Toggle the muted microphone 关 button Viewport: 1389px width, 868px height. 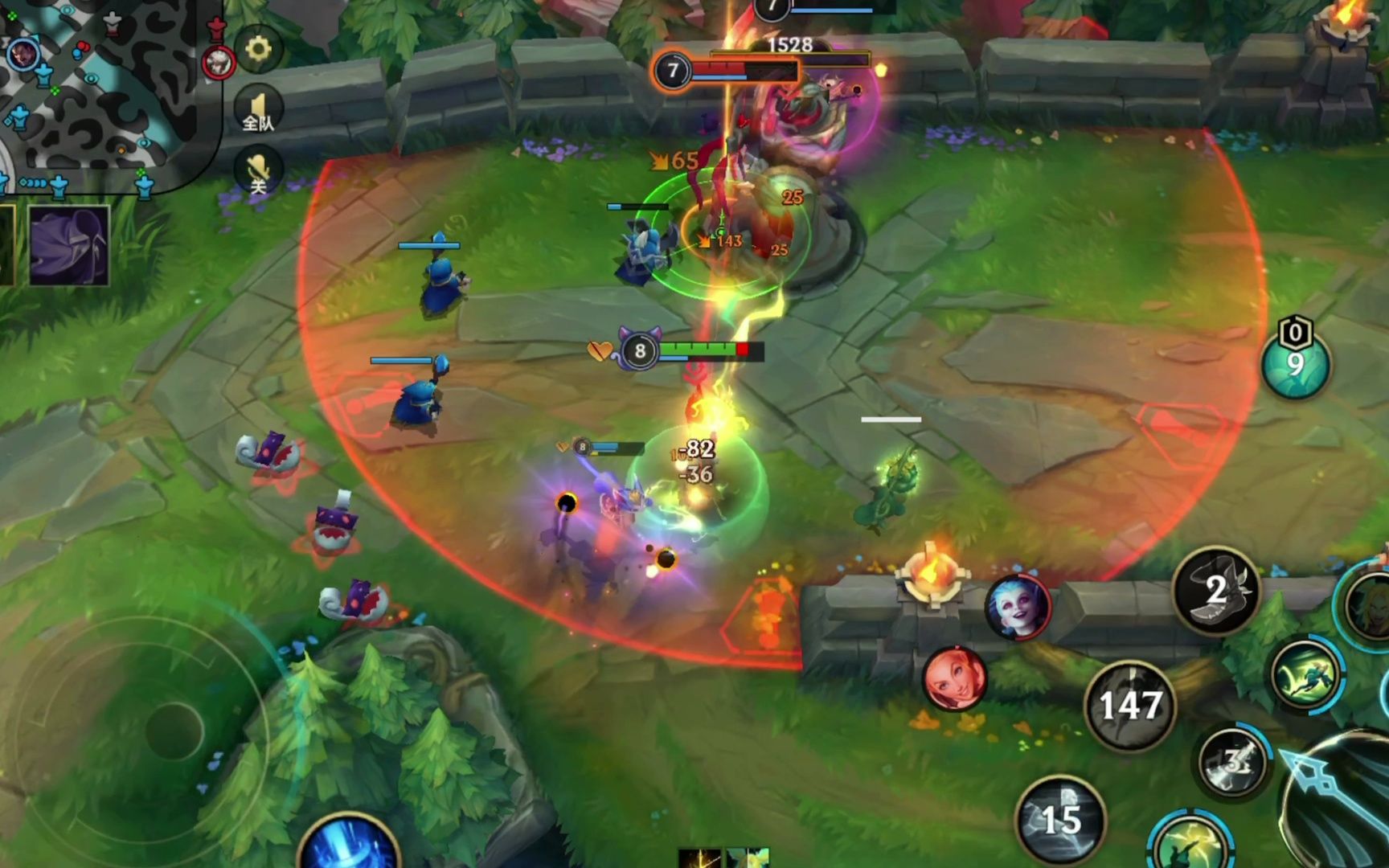point(258,173)
